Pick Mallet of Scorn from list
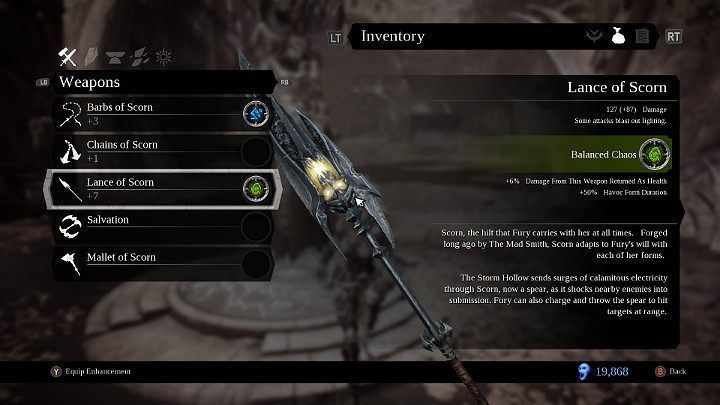720x405 pixels. click(x=140, y=262)
